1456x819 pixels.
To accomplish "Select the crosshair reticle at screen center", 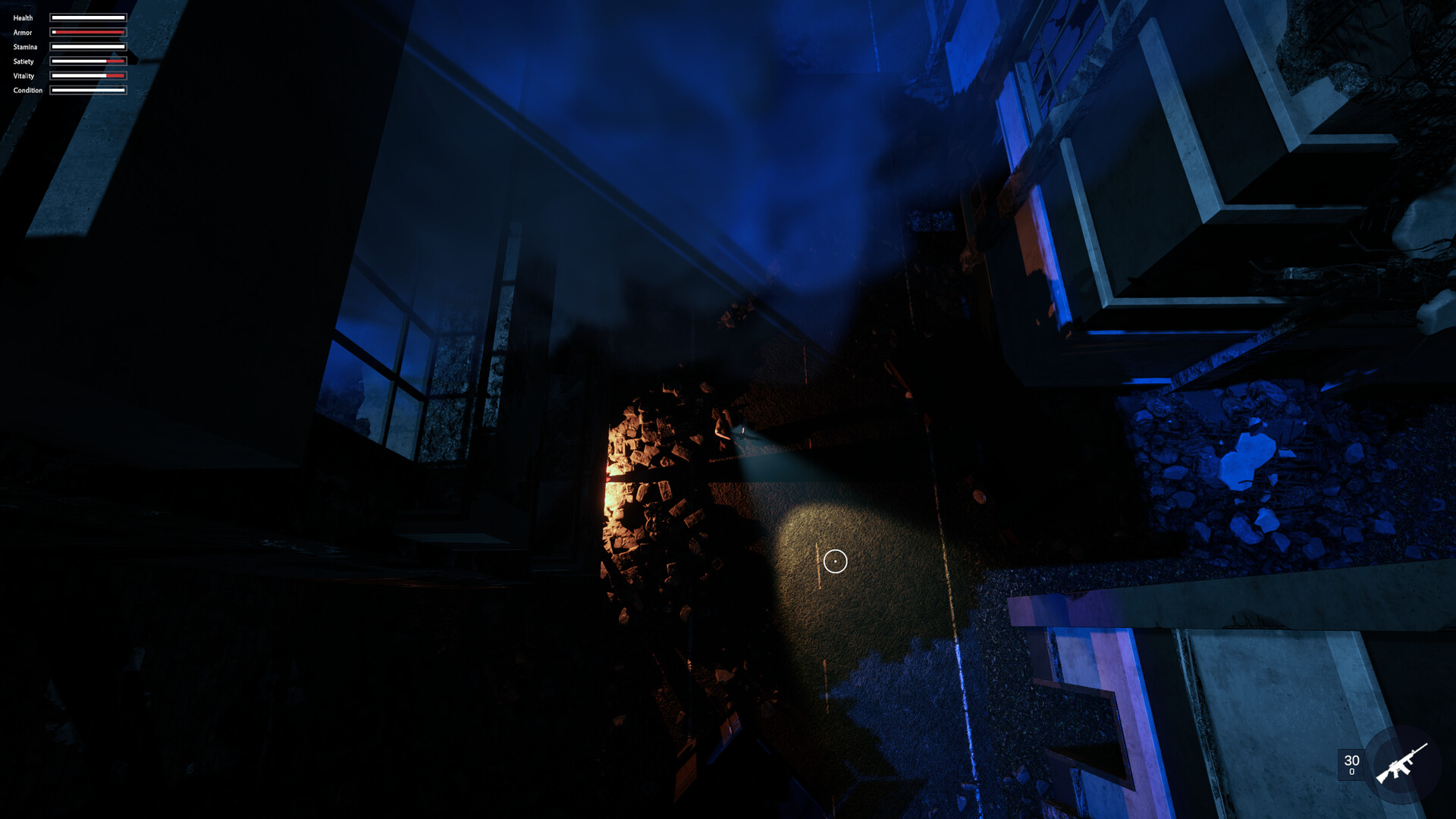I will click(x=834, y=560).
